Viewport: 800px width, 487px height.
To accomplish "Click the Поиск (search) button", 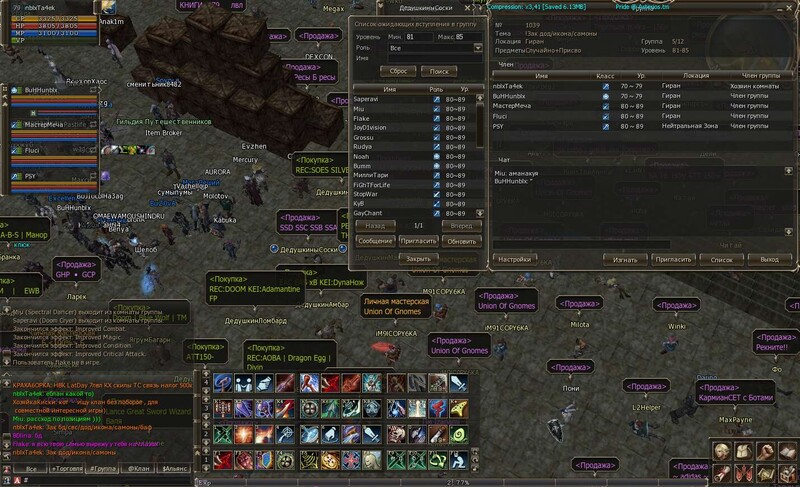I will pos(439,71).
